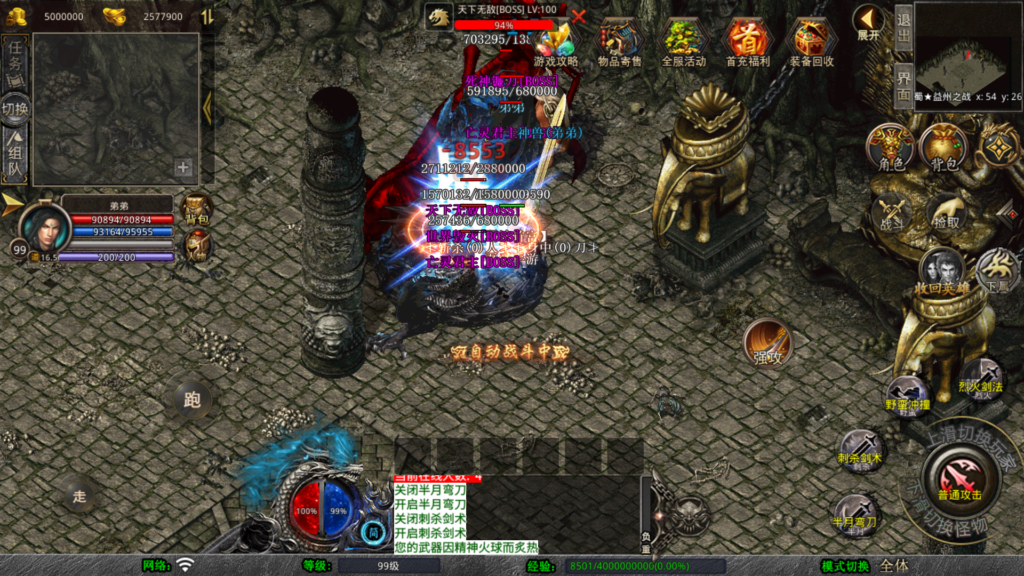Click the 展开 expand arrow button
The height and width of the screenshot is (576, 1024).
click(868, 23)
